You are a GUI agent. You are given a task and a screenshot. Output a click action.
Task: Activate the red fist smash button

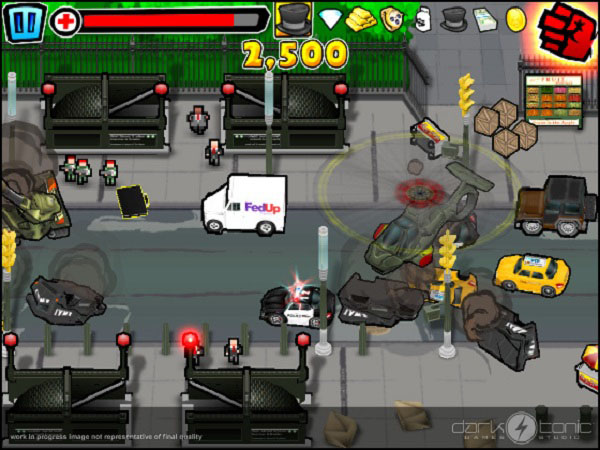point(567,26)
